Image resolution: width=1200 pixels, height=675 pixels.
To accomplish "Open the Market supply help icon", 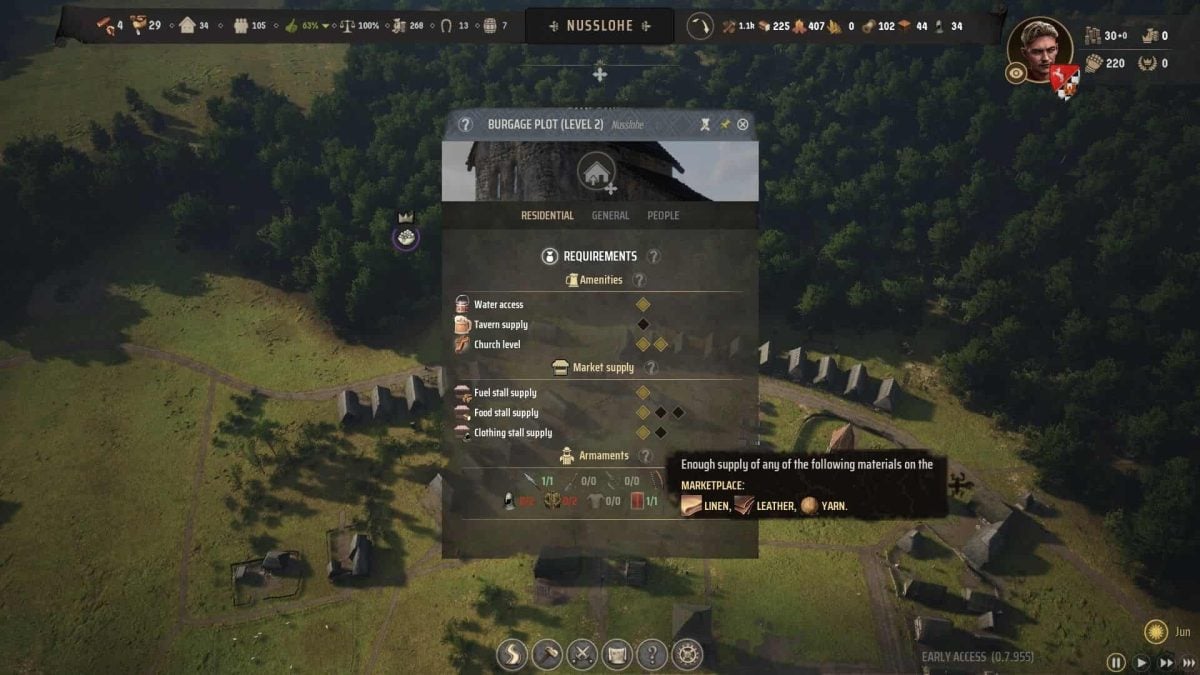I will click(x=651, y=368).
